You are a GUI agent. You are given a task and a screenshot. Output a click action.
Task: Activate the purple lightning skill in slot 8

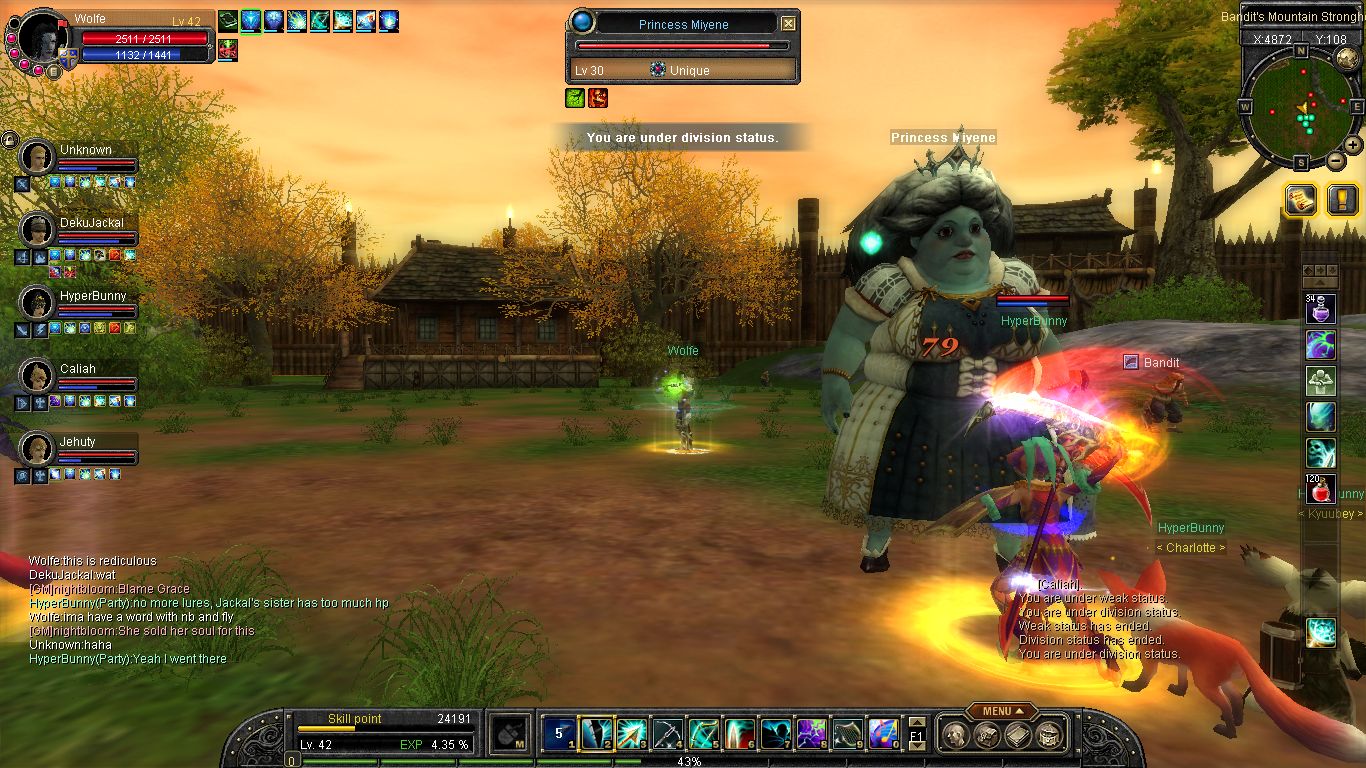[x=811, y=735]
